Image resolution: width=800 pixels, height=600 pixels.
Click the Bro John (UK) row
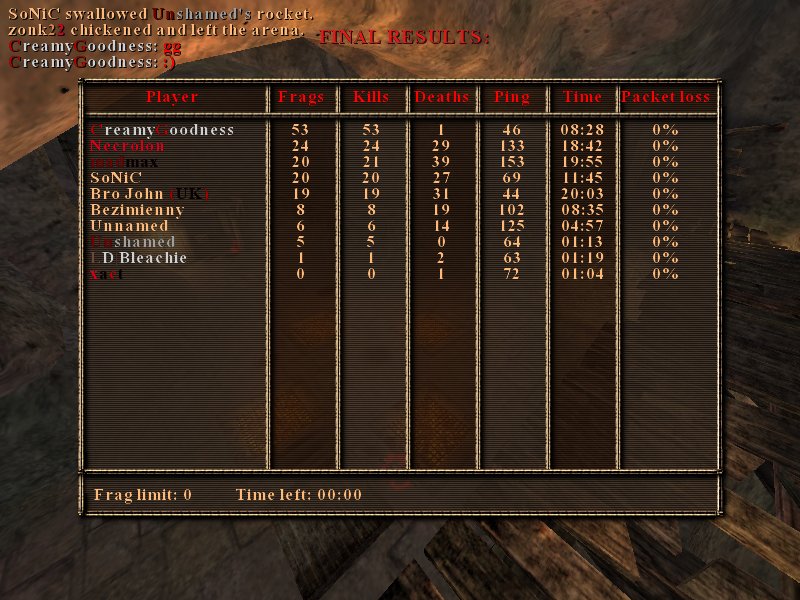[149, 194]
